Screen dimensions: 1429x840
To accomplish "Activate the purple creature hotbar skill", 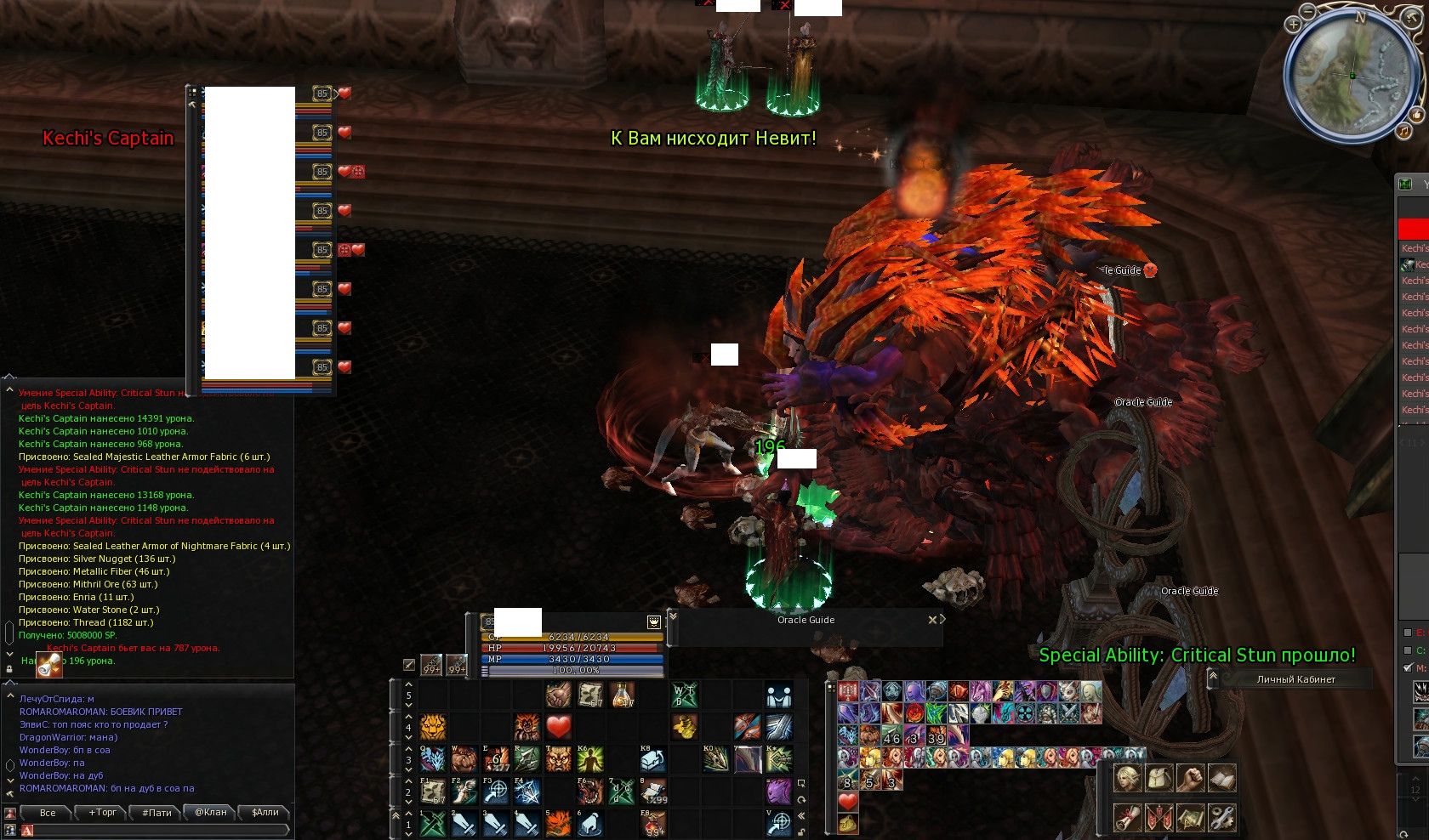I will [778, 791].
